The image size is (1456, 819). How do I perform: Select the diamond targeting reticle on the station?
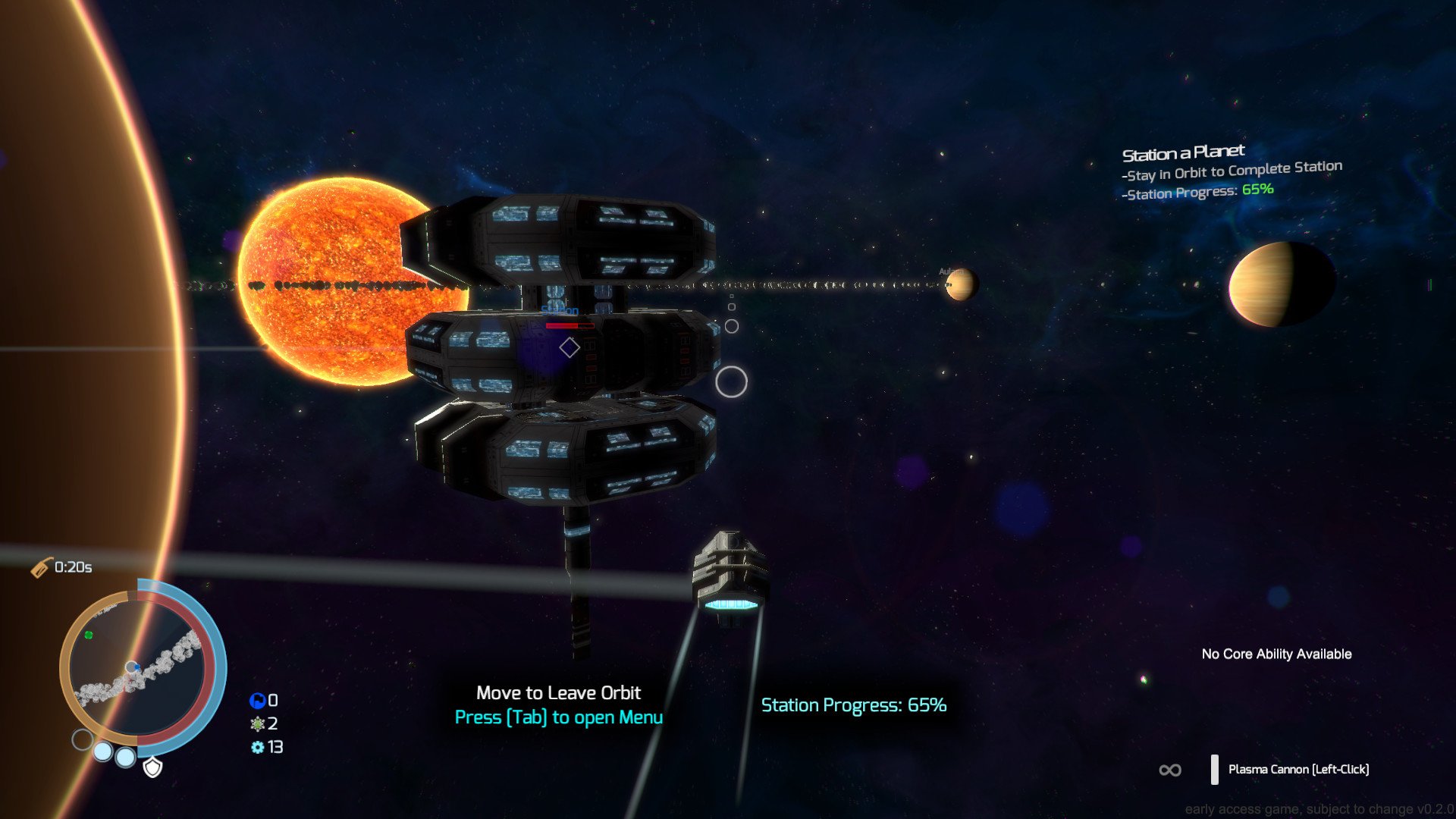[570, 347]
